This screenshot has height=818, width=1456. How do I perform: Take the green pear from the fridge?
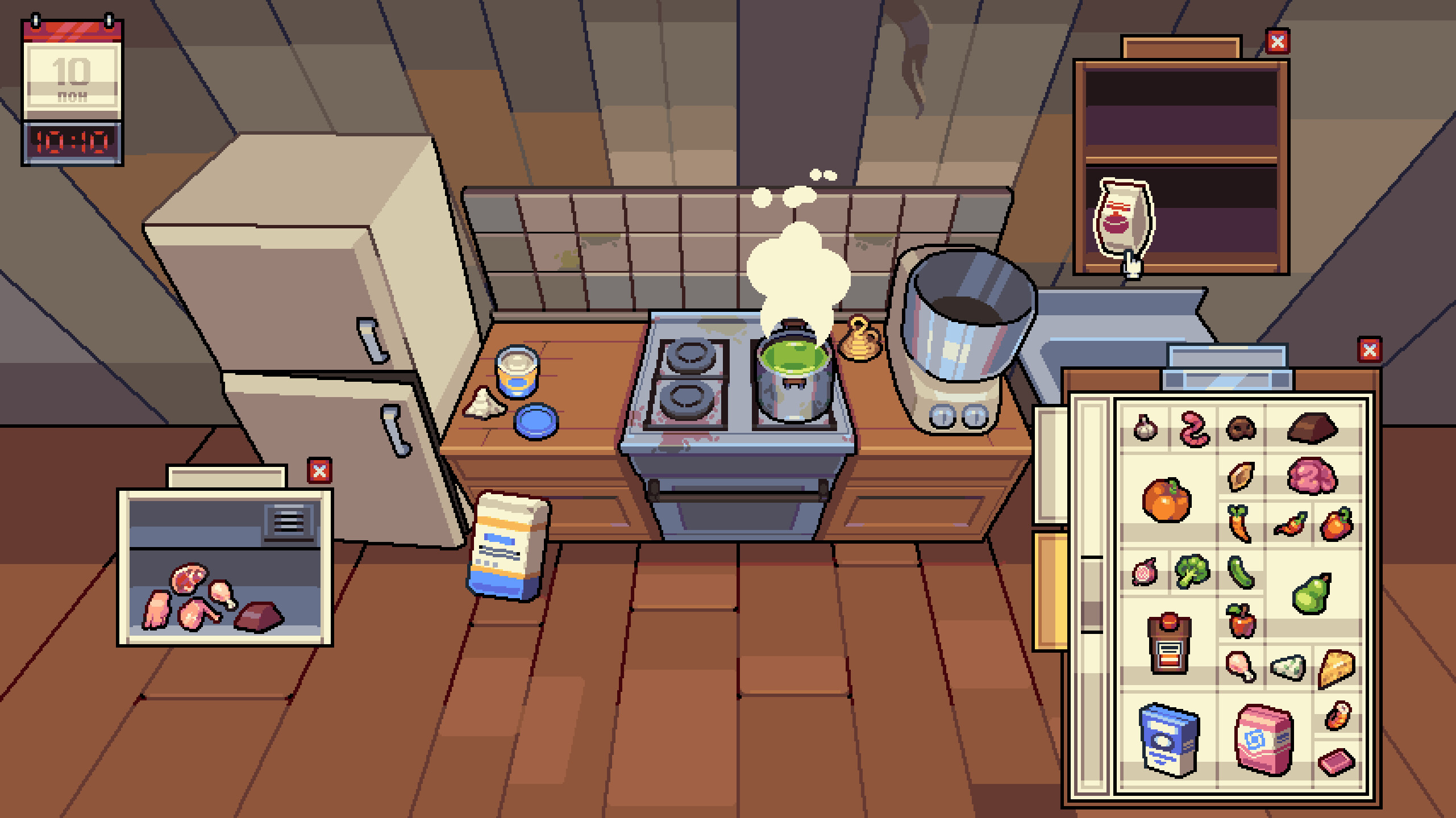pyautogui.click(x=1311, y=592)
